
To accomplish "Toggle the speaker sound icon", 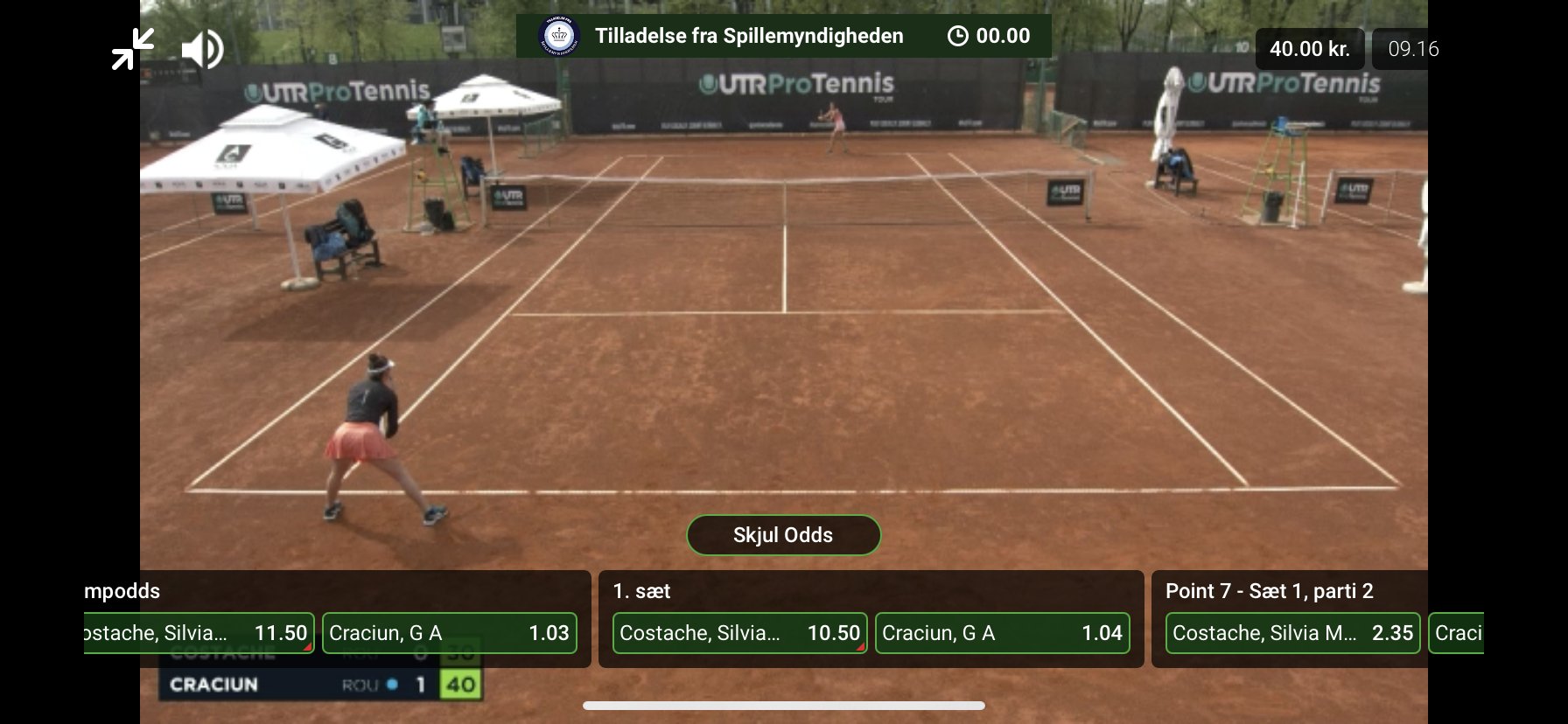I will point(202,49).
